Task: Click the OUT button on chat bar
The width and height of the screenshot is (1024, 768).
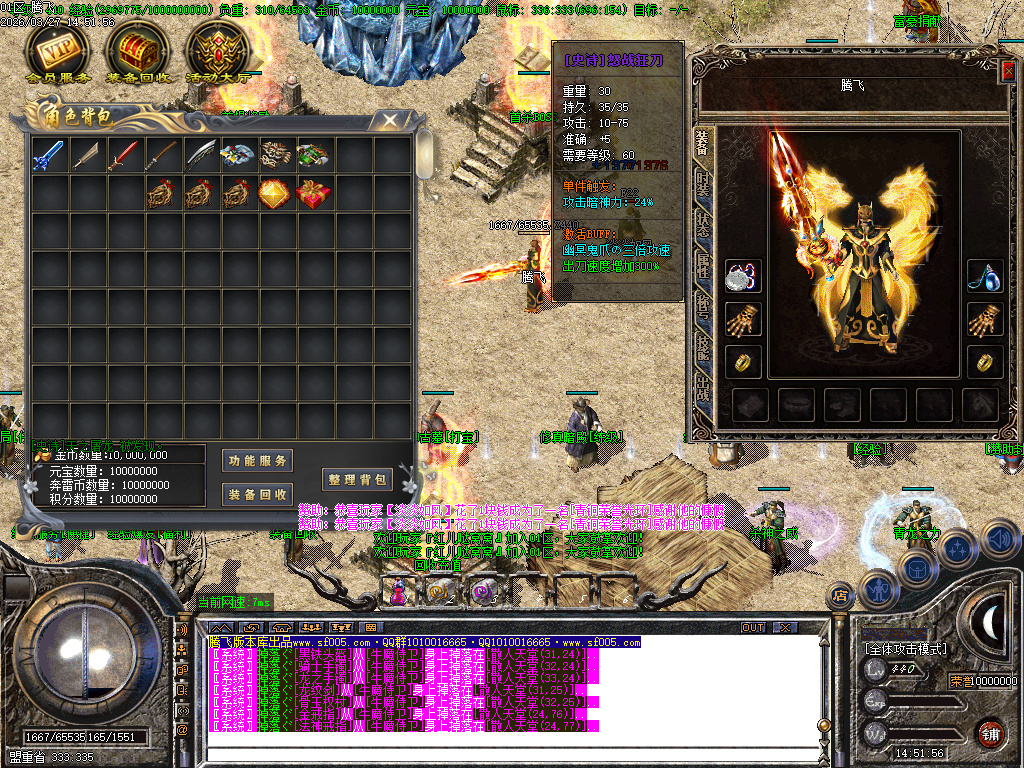Action: [x=752, y=628]
